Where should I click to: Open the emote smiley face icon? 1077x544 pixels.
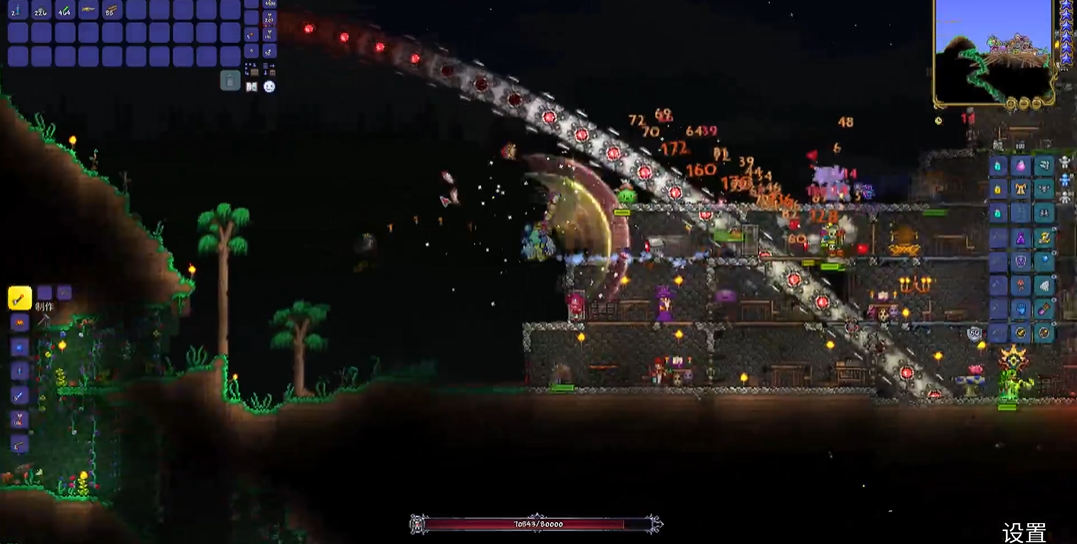click(269, 87)
